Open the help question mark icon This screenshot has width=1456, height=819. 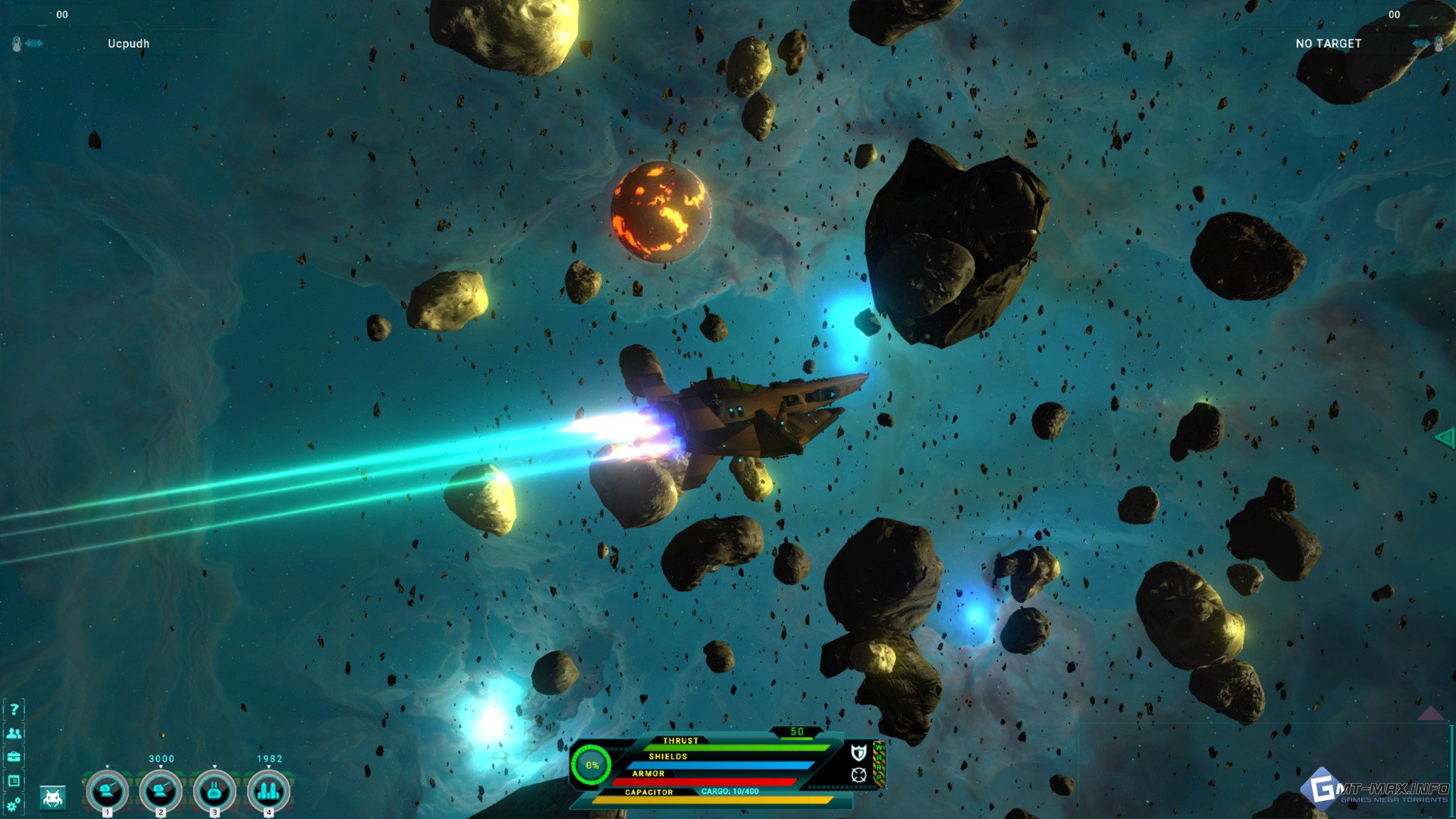14,710
